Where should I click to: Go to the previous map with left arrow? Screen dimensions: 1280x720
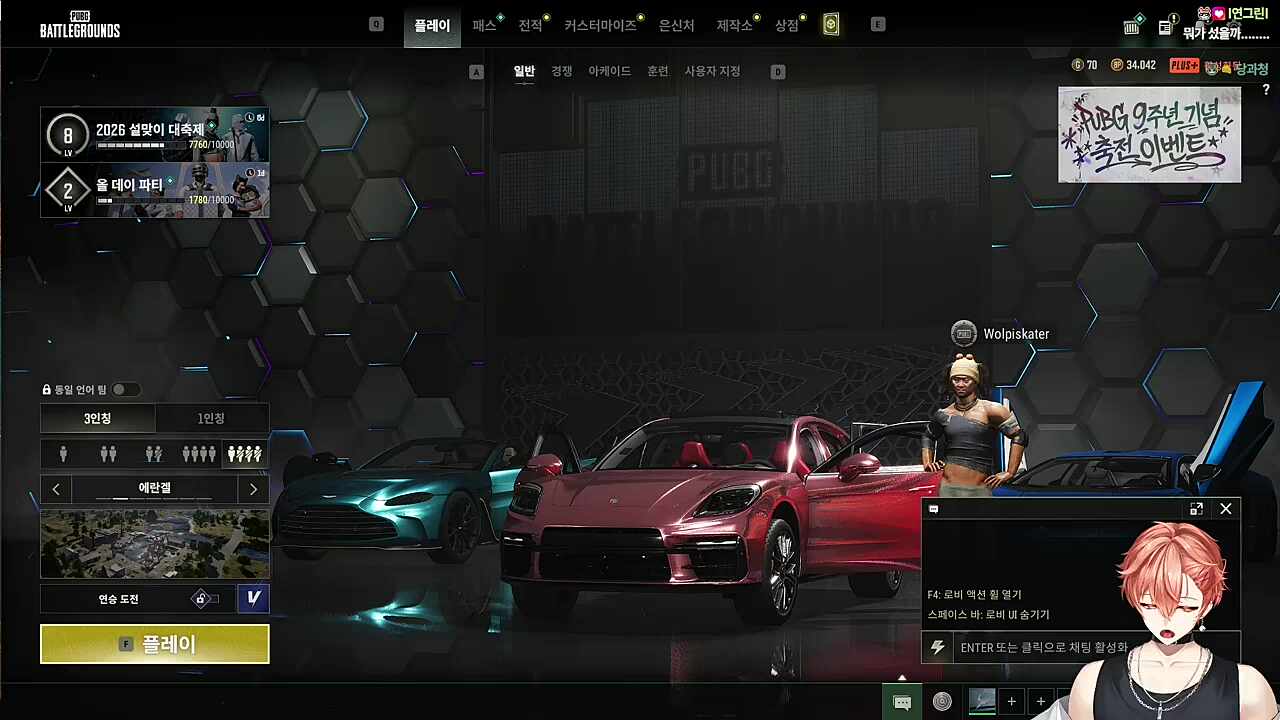(56, 489)
